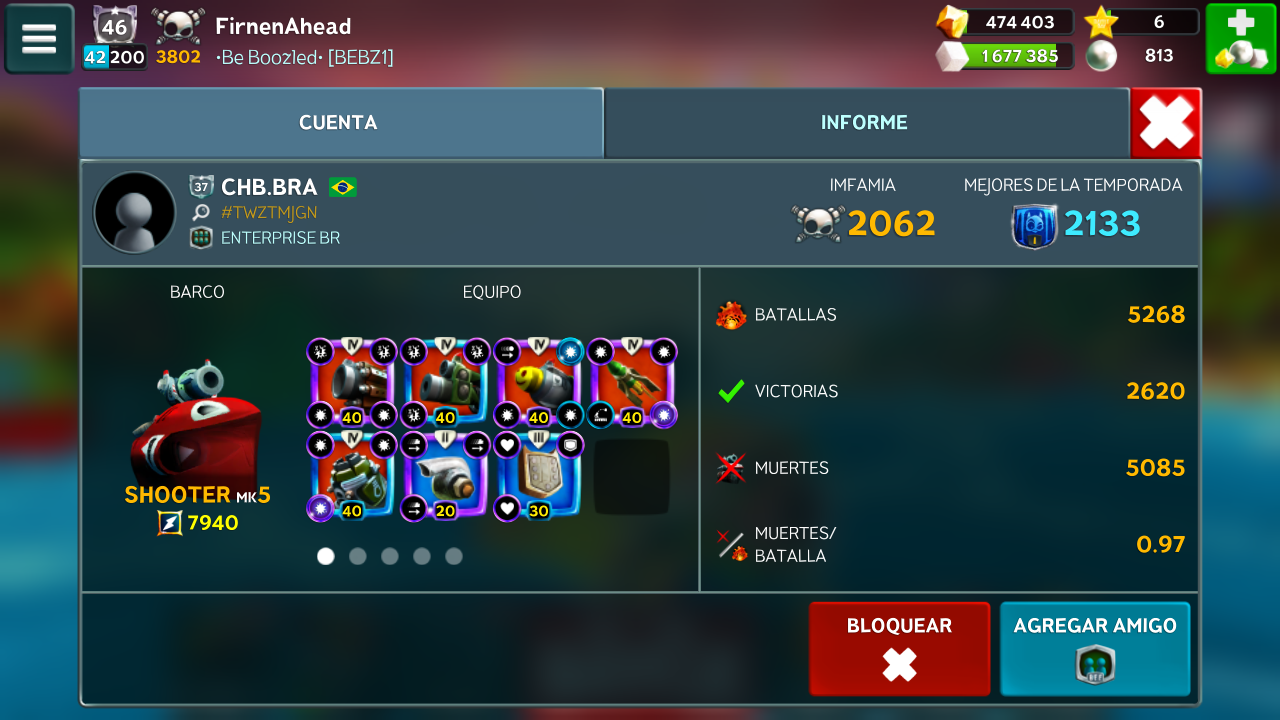This screenshot has width=1280, height=720.
Task: Open the hamburger main menu
Action: click(39, 39)
